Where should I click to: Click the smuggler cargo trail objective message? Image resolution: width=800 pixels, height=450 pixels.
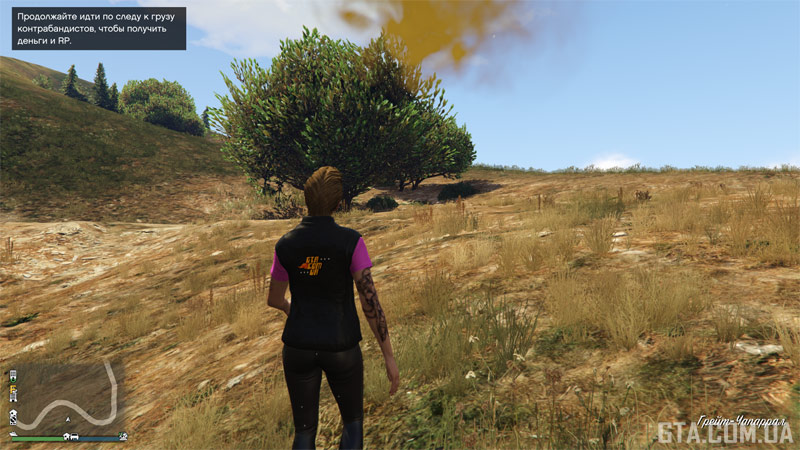(98, 28)
